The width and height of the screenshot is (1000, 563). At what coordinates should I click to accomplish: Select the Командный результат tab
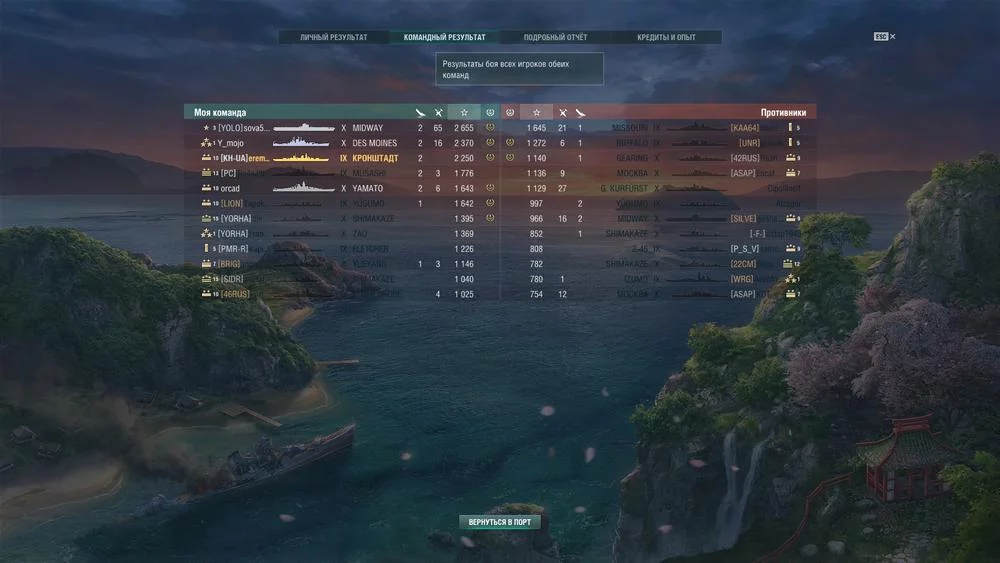pyautogui.click(x=444, y=38)
